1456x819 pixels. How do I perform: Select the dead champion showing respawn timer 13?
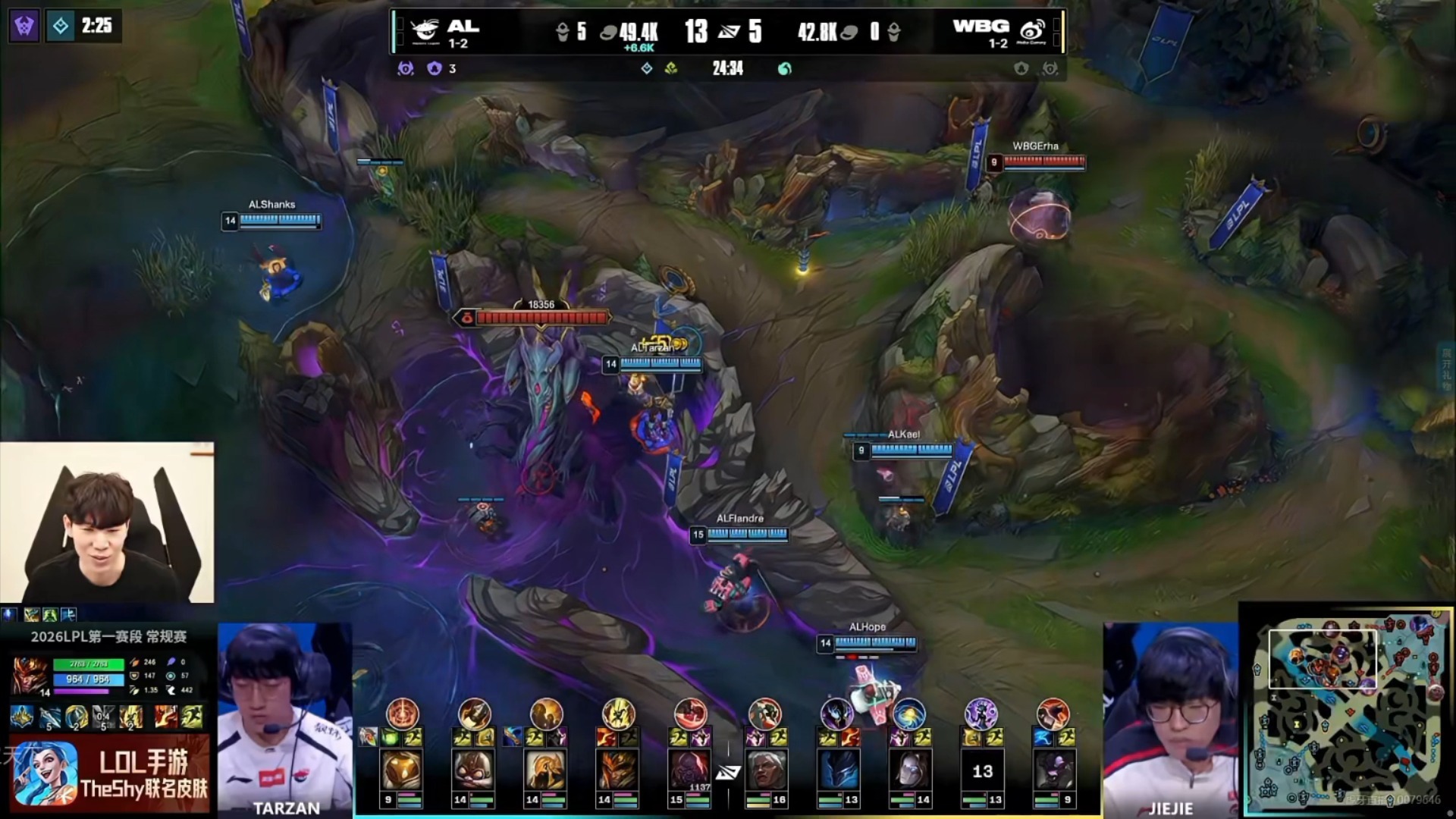tap(982, 770)
